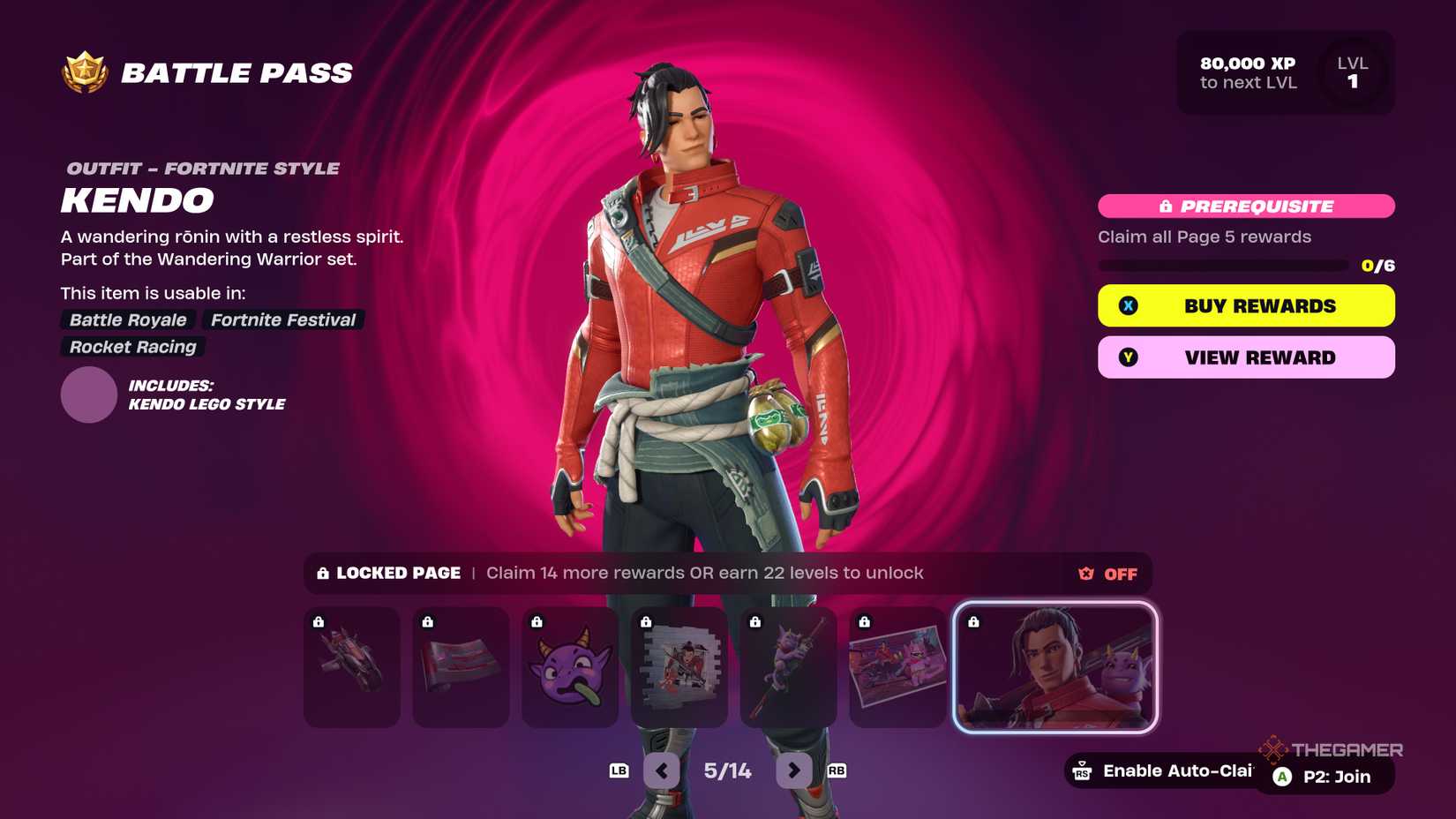Click the purple demon emoticon reward

tap(570, 668)
